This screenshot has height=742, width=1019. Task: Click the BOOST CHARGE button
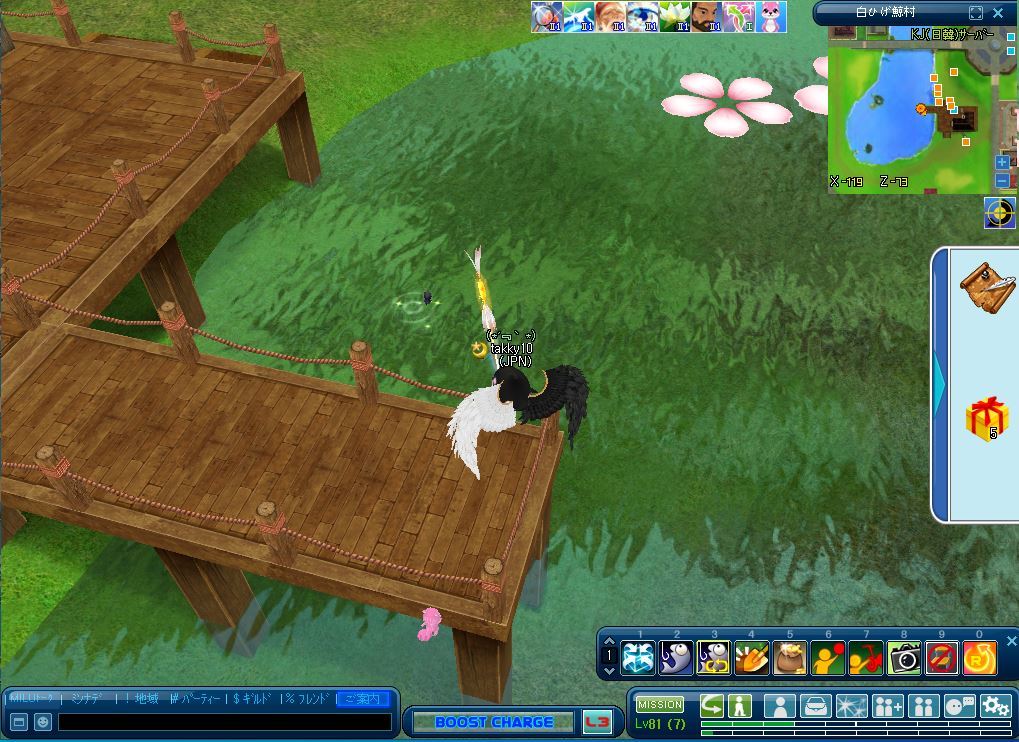coord(494,722)
